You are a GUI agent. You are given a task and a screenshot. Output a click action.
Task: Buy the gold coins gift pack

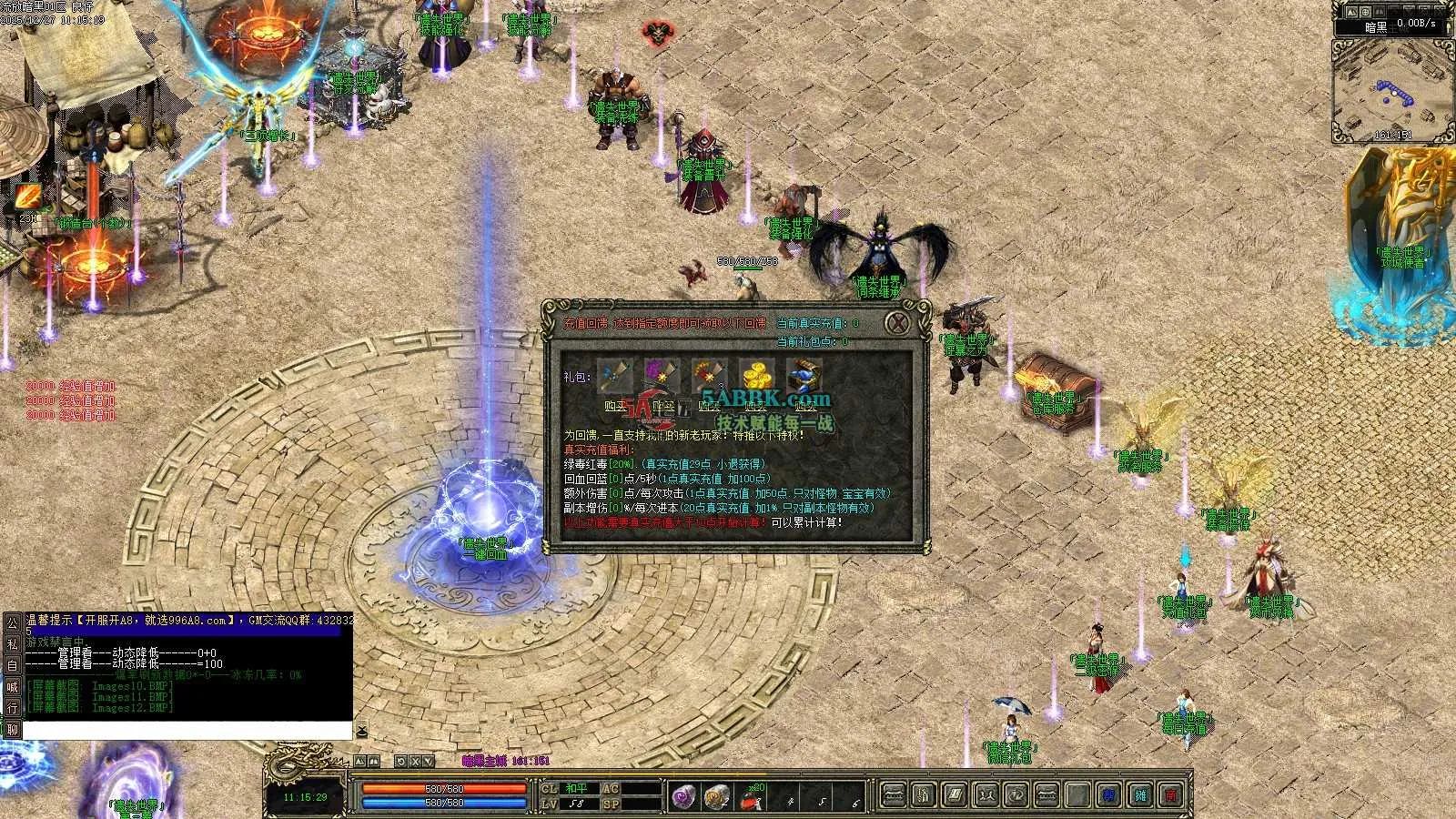756,407
